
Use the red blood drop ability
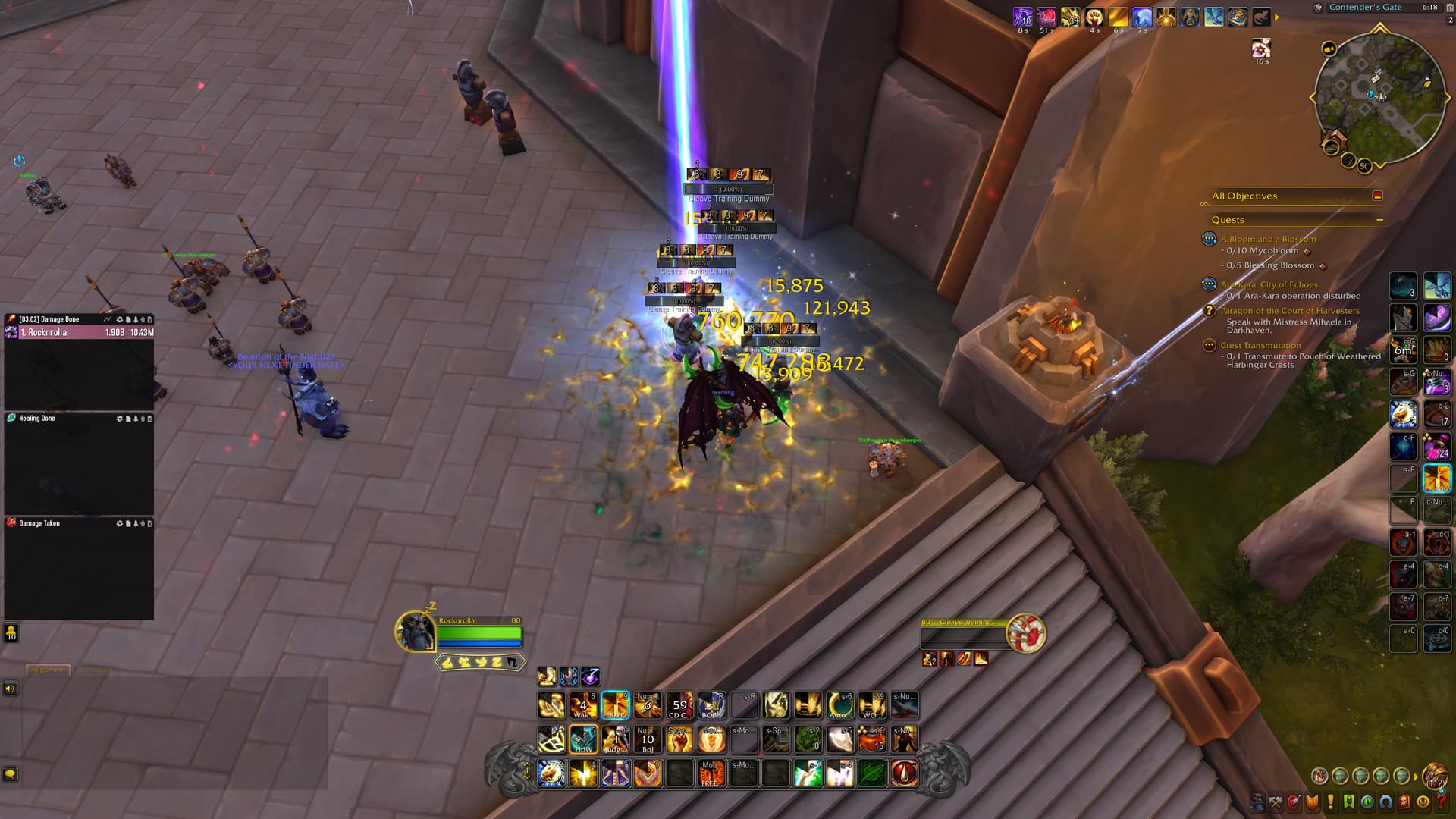(904, 773)
